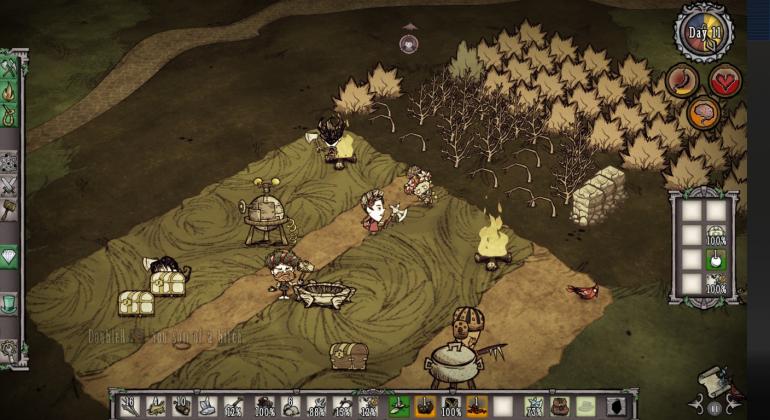Open the Fire crafting tab
This screenshot has height=420, width=770.
click(x=10, y=92)
